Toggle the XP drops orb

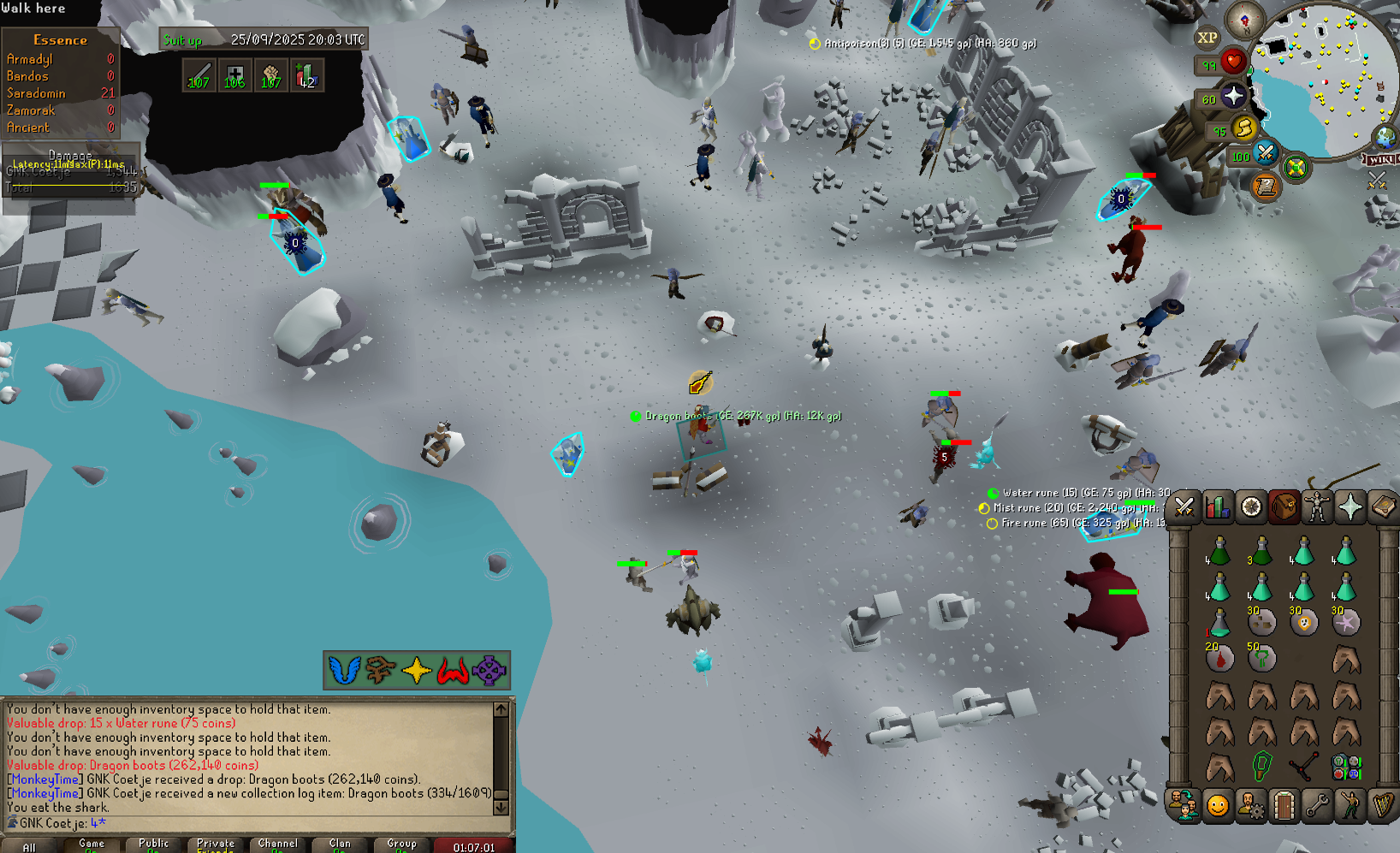click(1207, 38)
